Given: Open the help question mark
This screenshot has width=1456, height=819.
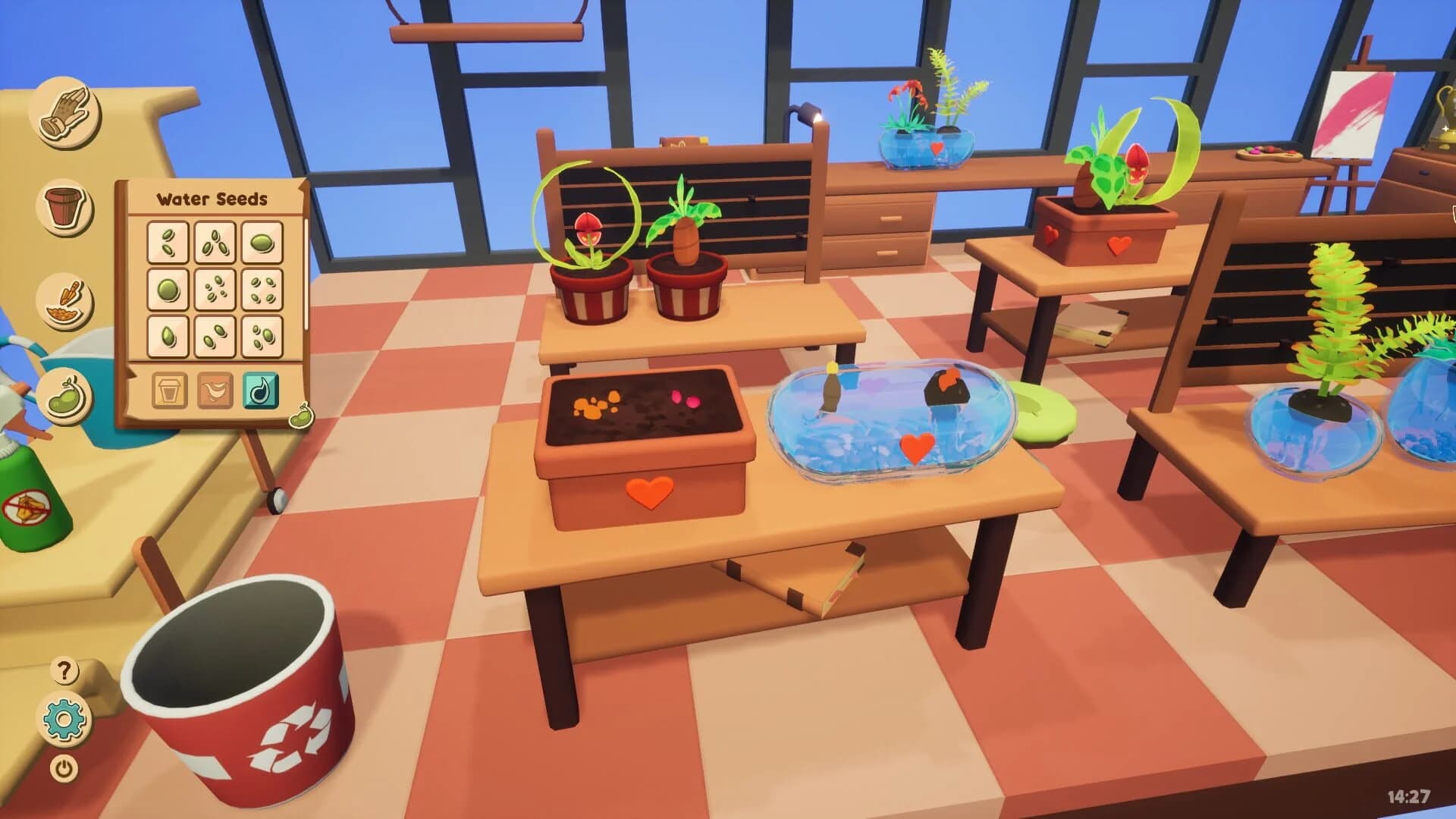Looking at the screenshot, I should [x=64, y=671].
